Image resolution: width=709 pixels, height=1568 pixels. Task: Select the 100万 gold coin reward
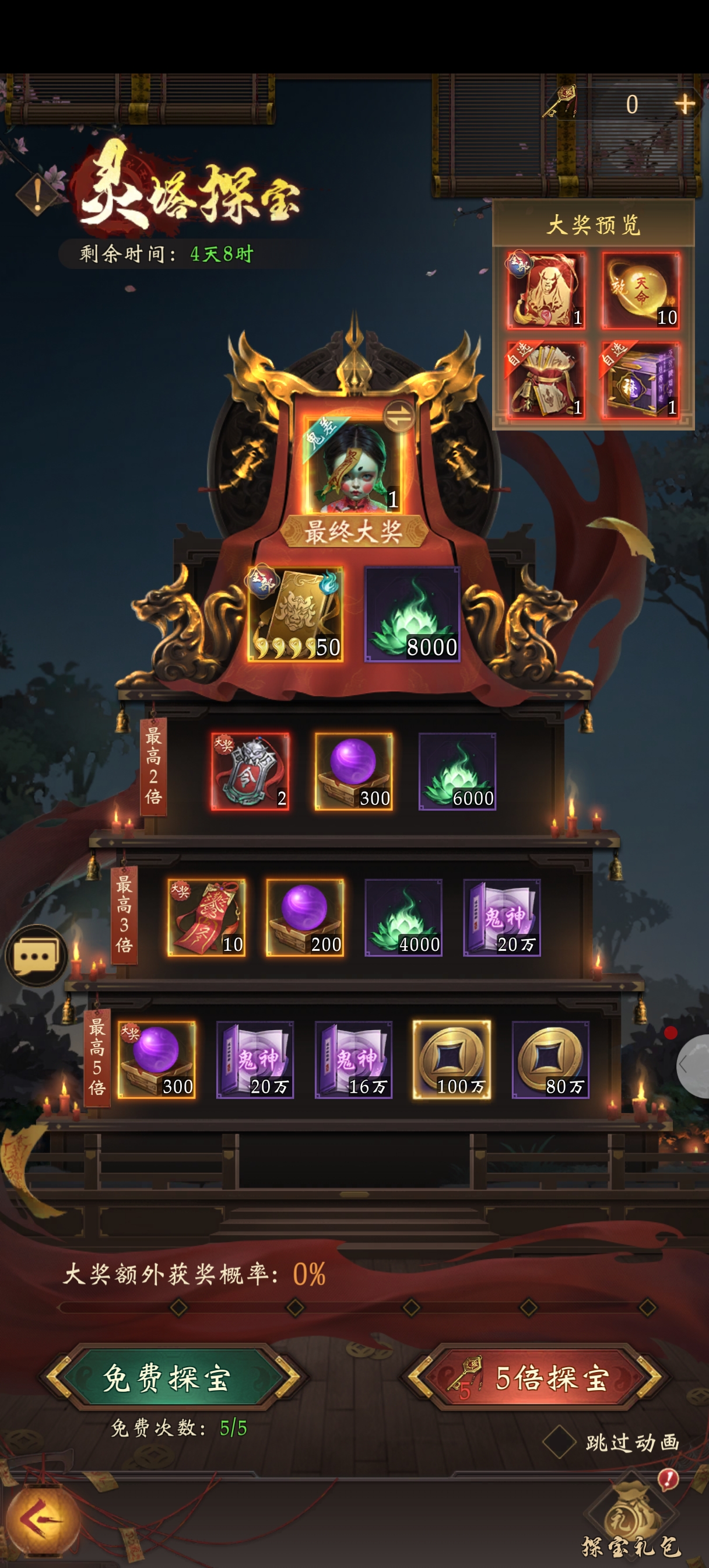(x=451, y=1060)
